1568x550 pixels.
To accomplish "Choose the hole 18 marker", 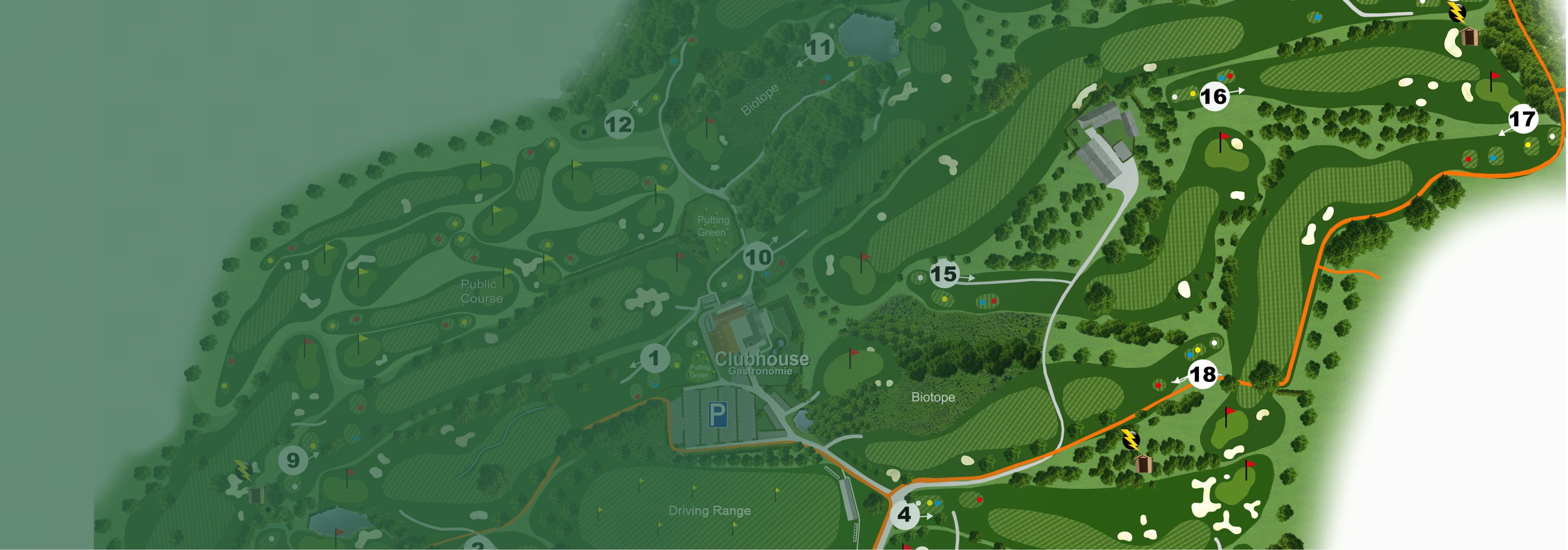I will click(1203, 374).
